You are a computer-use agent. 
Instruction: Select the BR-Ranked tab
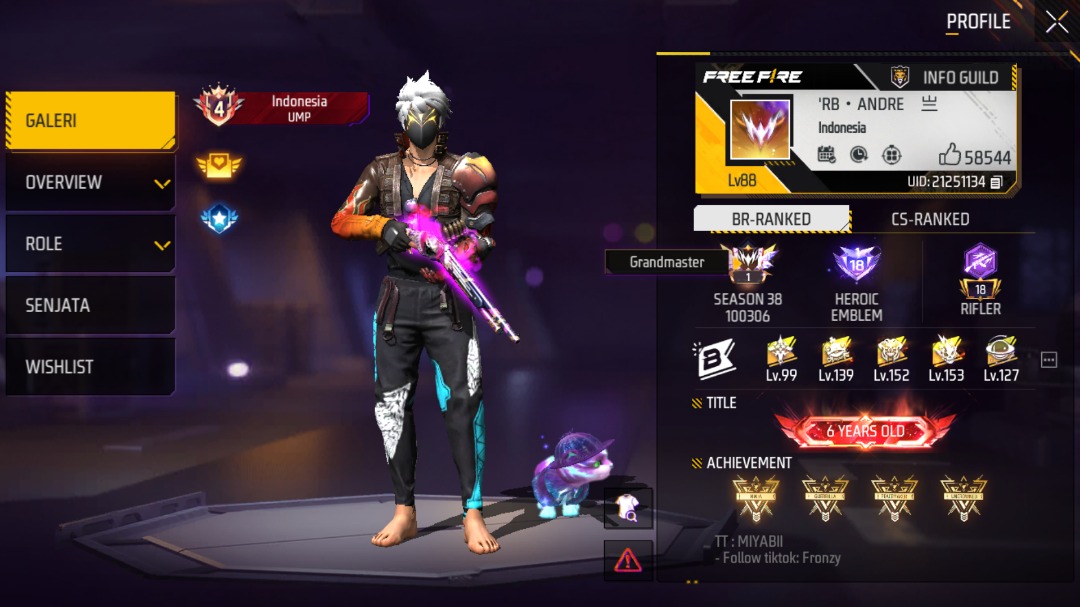(x=771, y=219)
